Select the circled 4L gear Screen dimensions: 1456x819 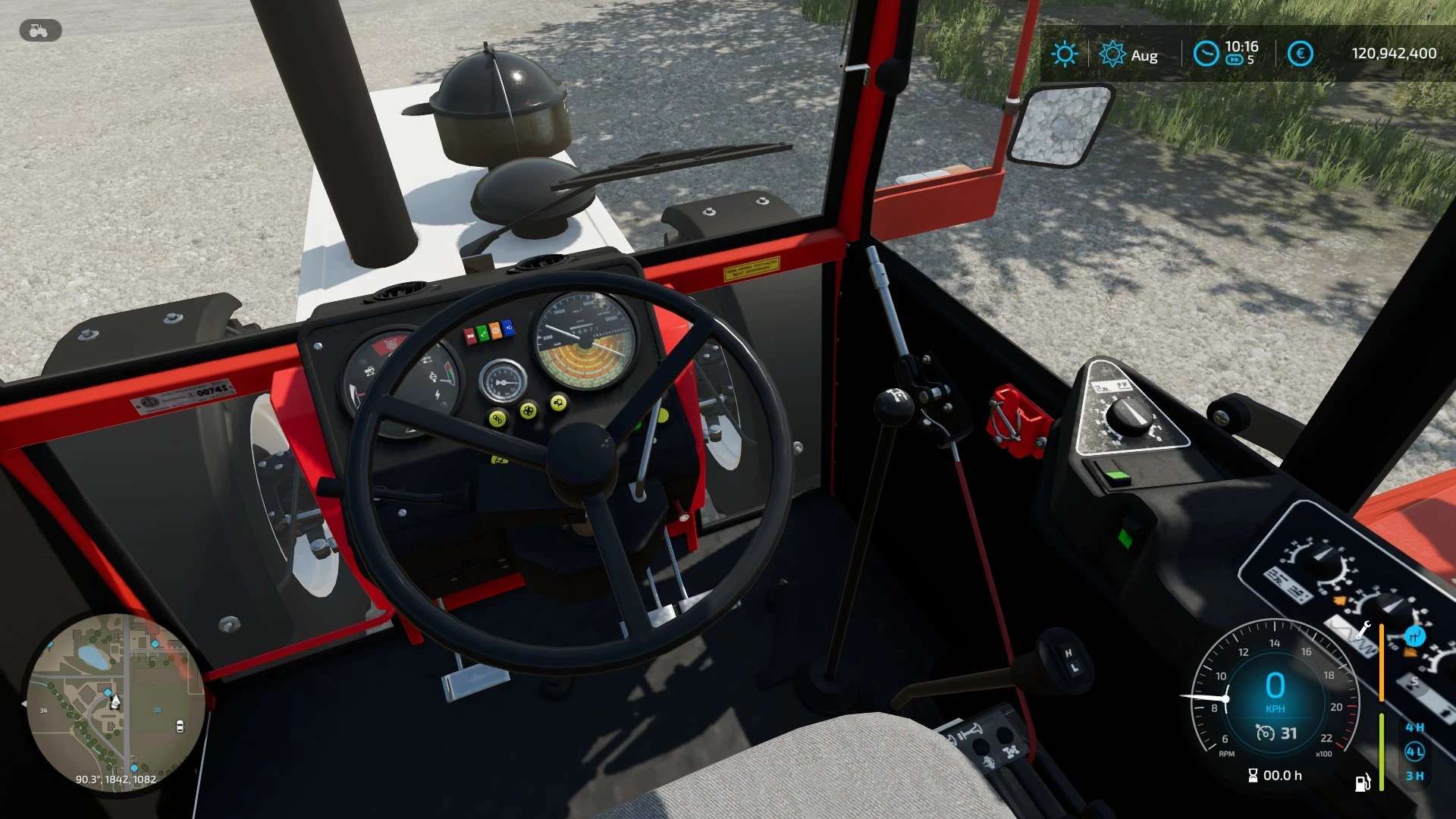click(1414, 752)
